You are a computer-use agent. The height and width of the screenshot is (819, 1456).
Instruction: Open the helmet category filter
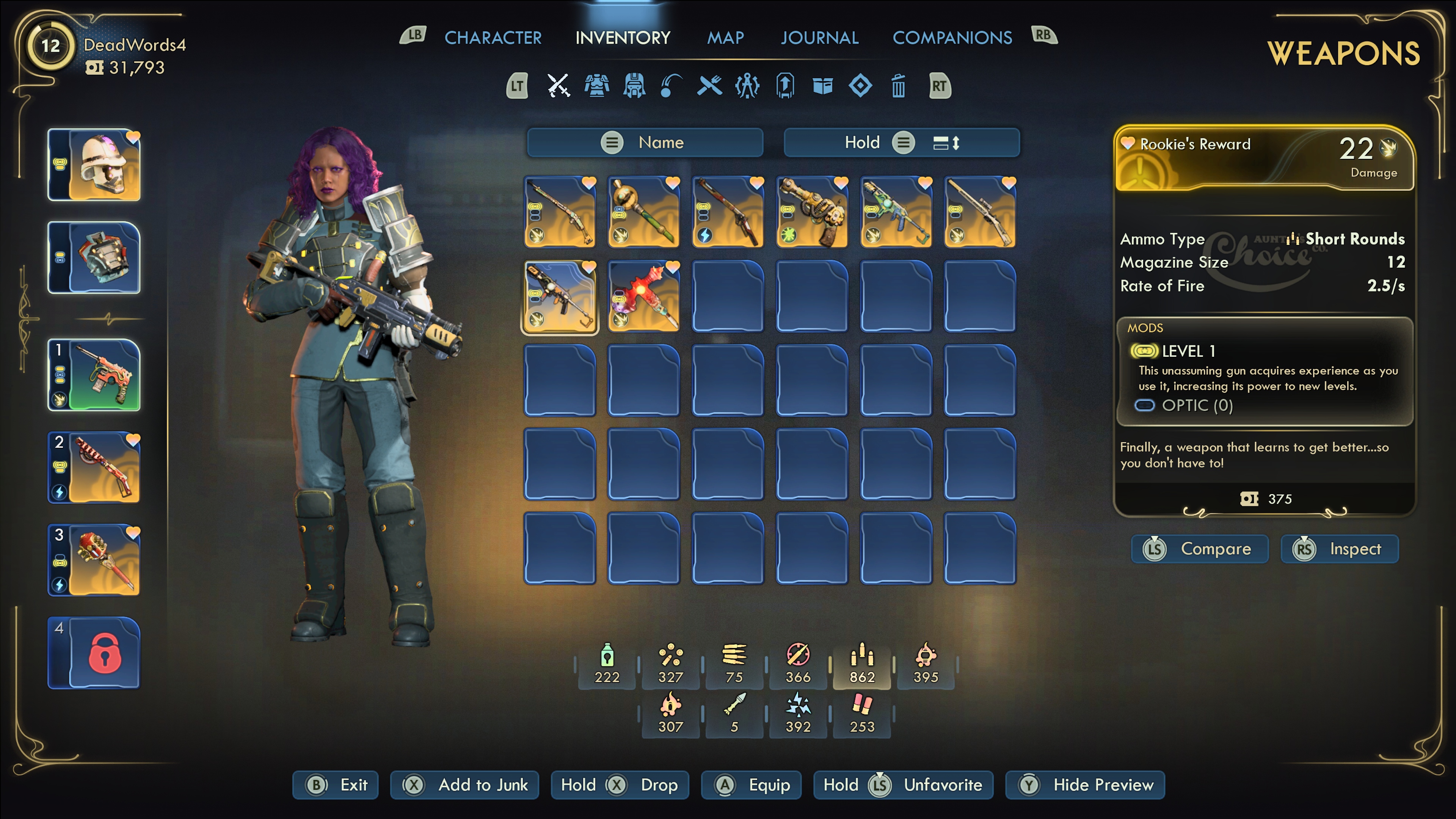634,86
